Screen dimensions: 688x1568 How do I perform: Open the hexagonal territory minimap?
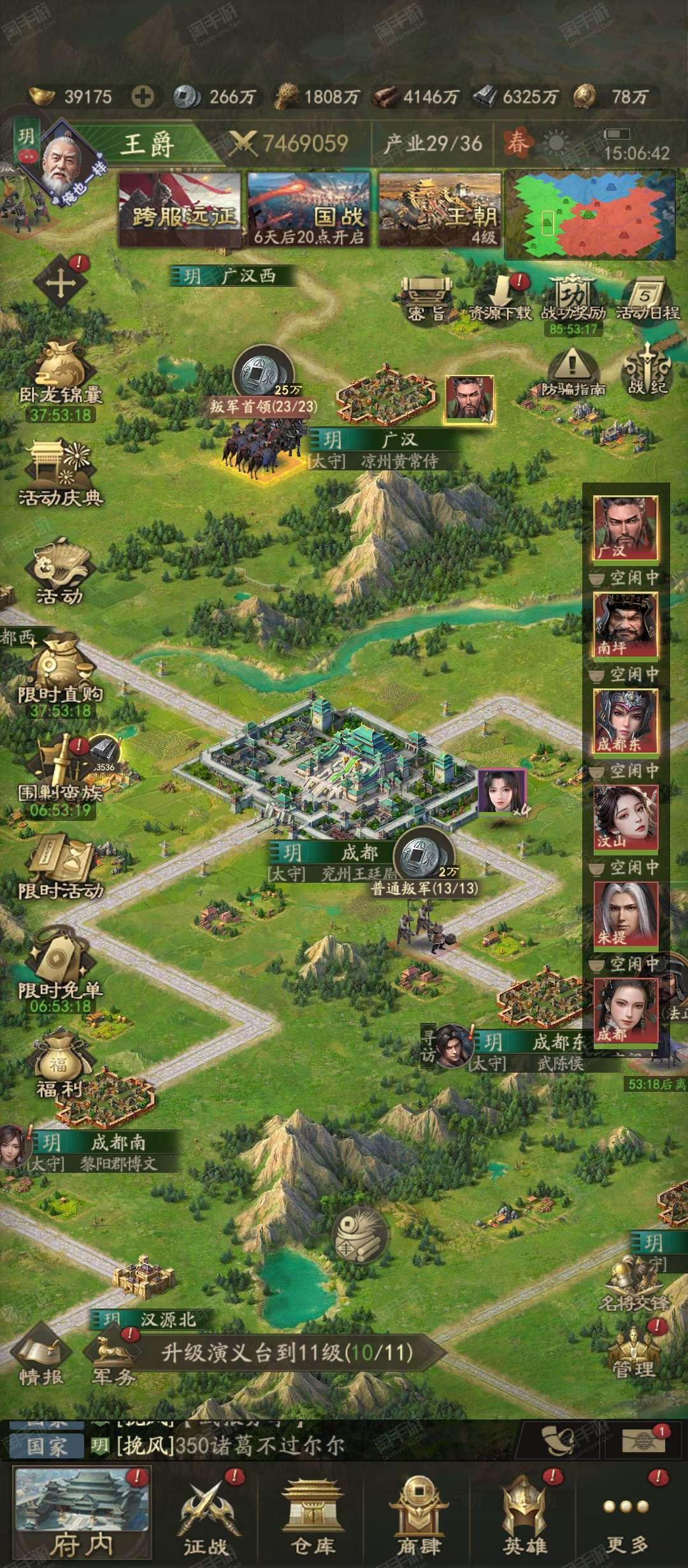pyautogui.click(x=589, y=214)
